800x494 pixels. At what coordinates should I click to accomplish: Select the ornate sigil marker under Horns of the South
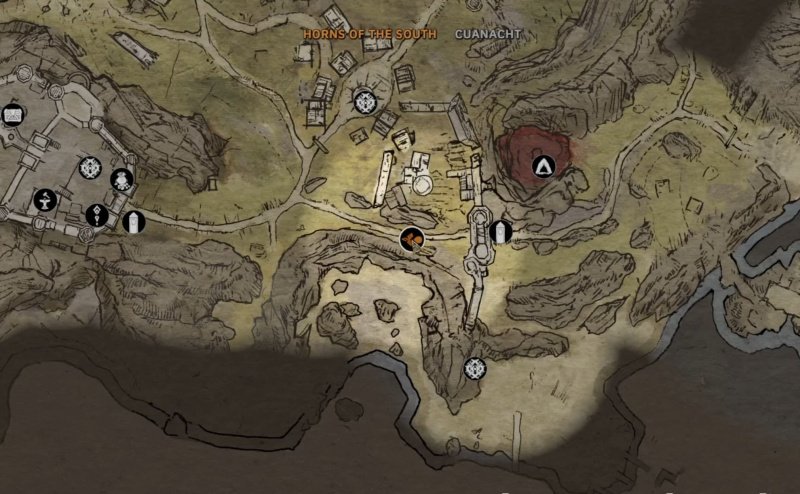pyautogui.click(x=364, y=101)
